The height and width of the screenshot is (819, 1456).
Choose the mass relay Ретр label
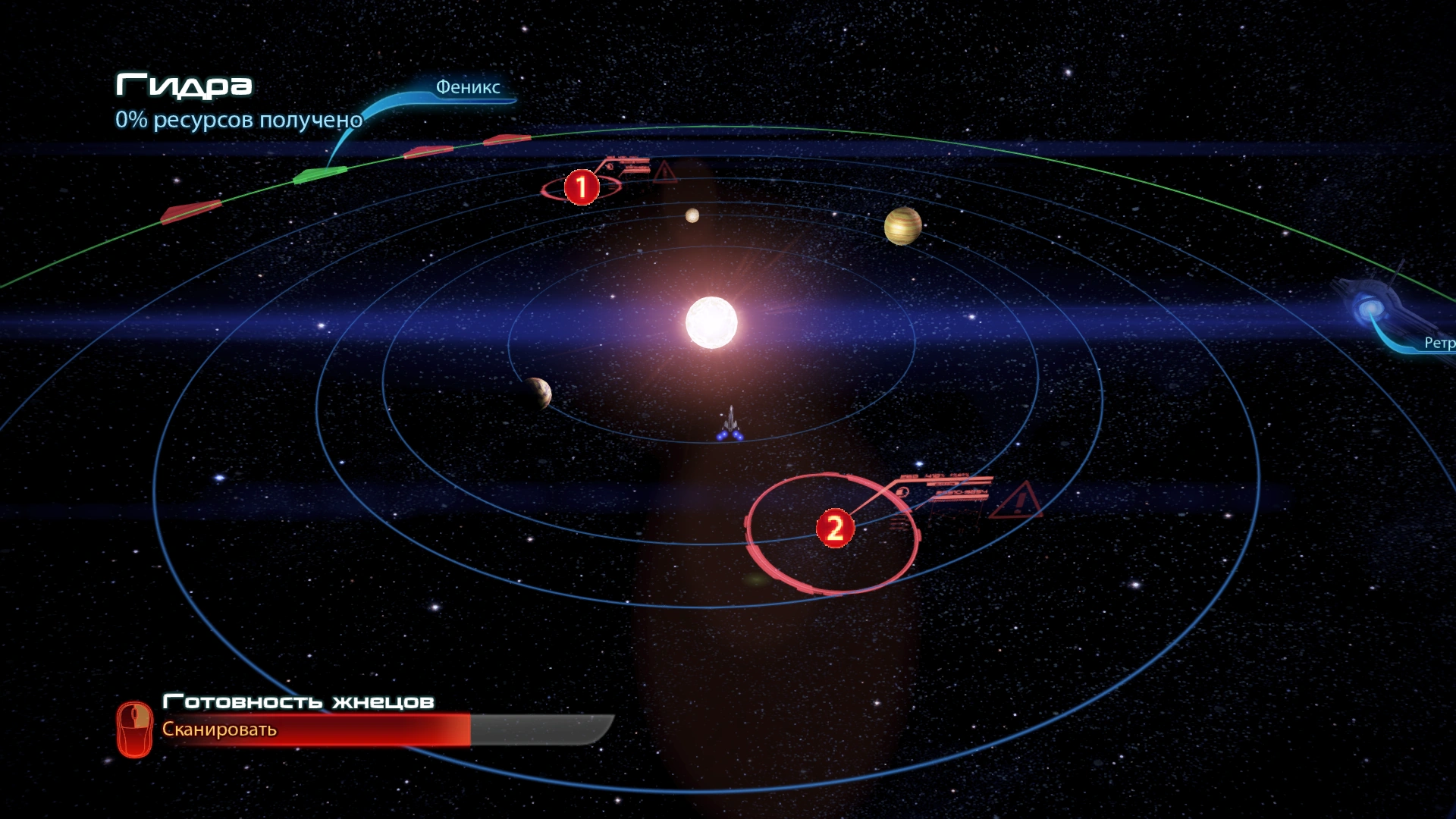(x=1439, y=343)
